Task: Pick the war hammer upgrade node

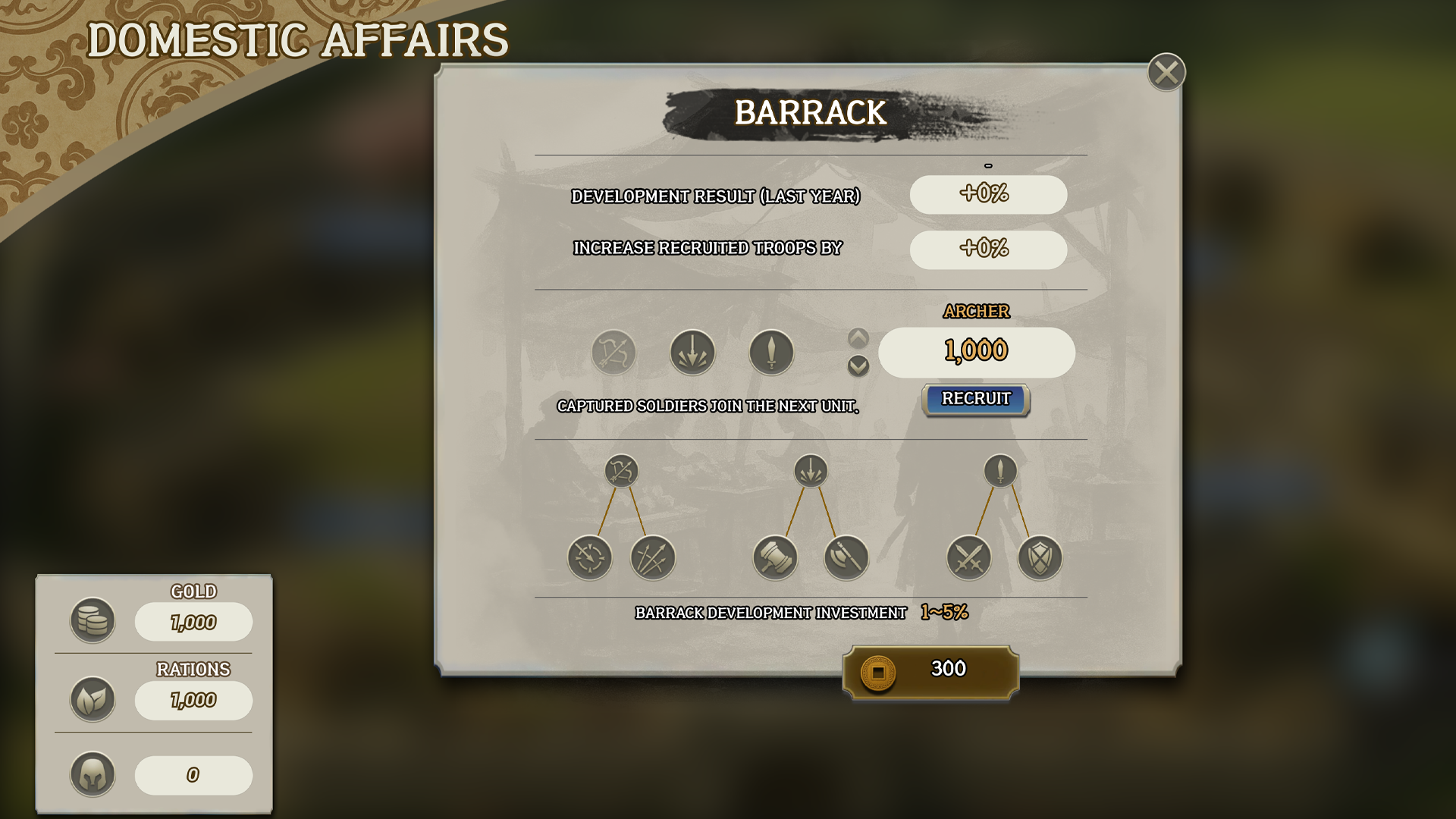Action: 774,558
